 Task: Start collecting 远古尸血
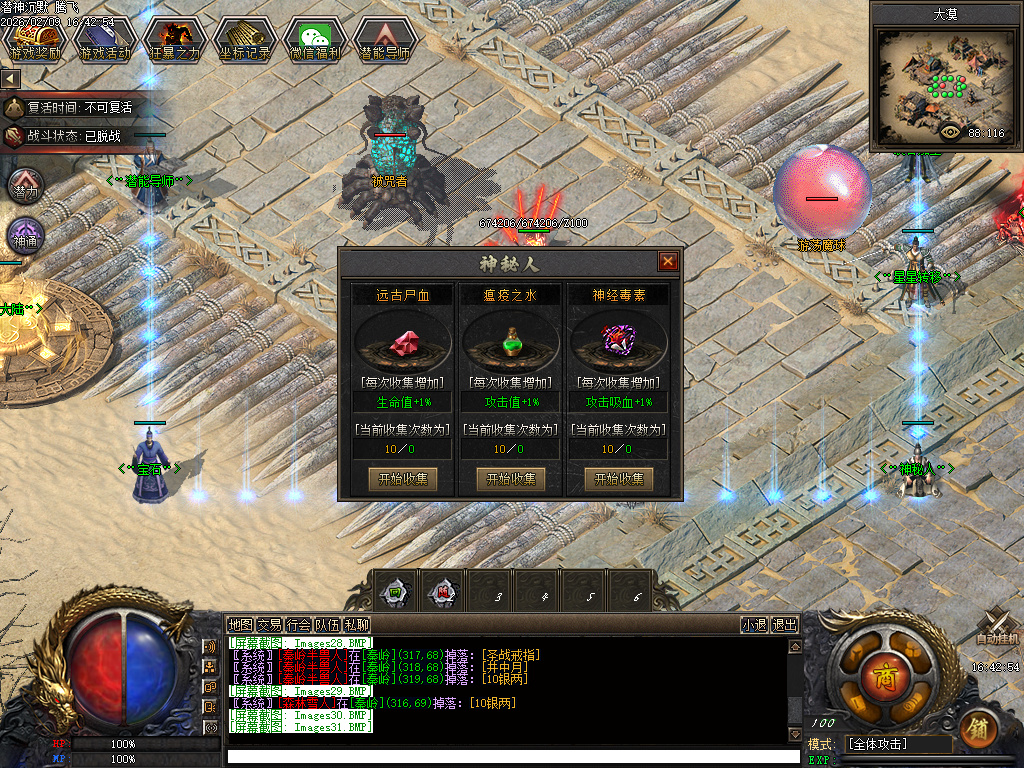(403, 479)
